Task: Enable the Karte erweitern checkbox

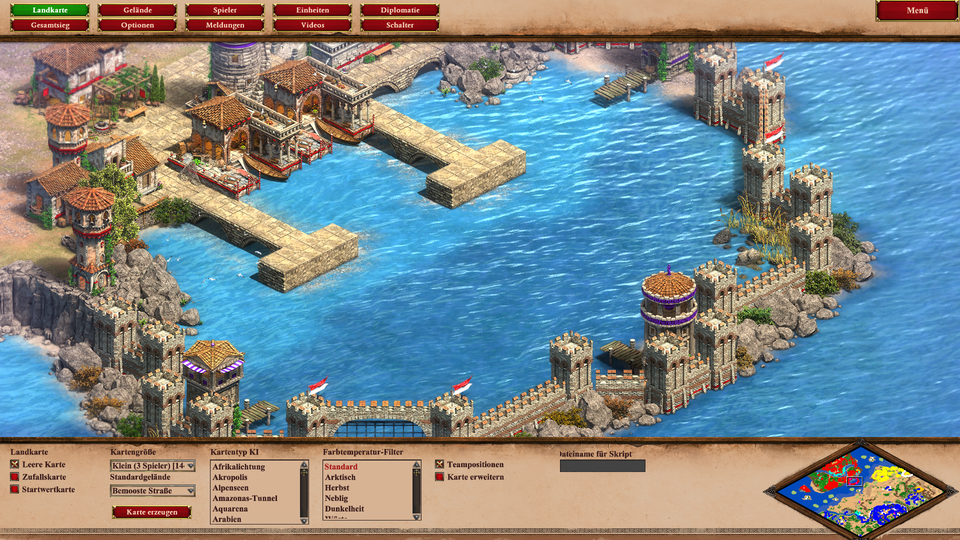Action: pos(440,477)
